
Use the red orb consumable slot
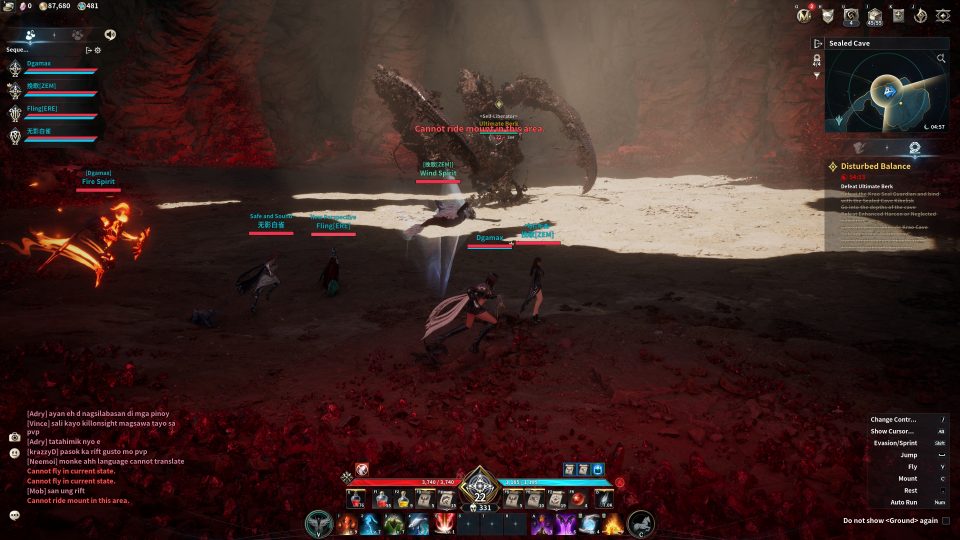click(x=578, y=498)
